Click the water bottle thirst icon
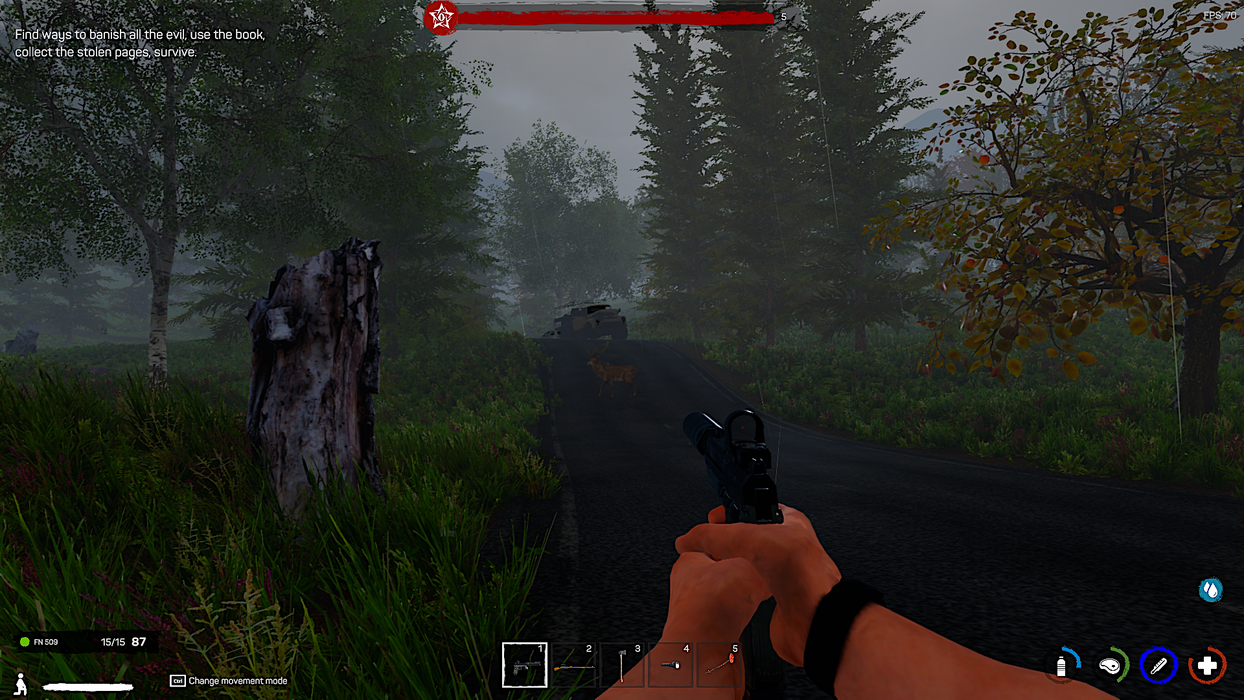The image size is (1244, 700). (1063, 665)
